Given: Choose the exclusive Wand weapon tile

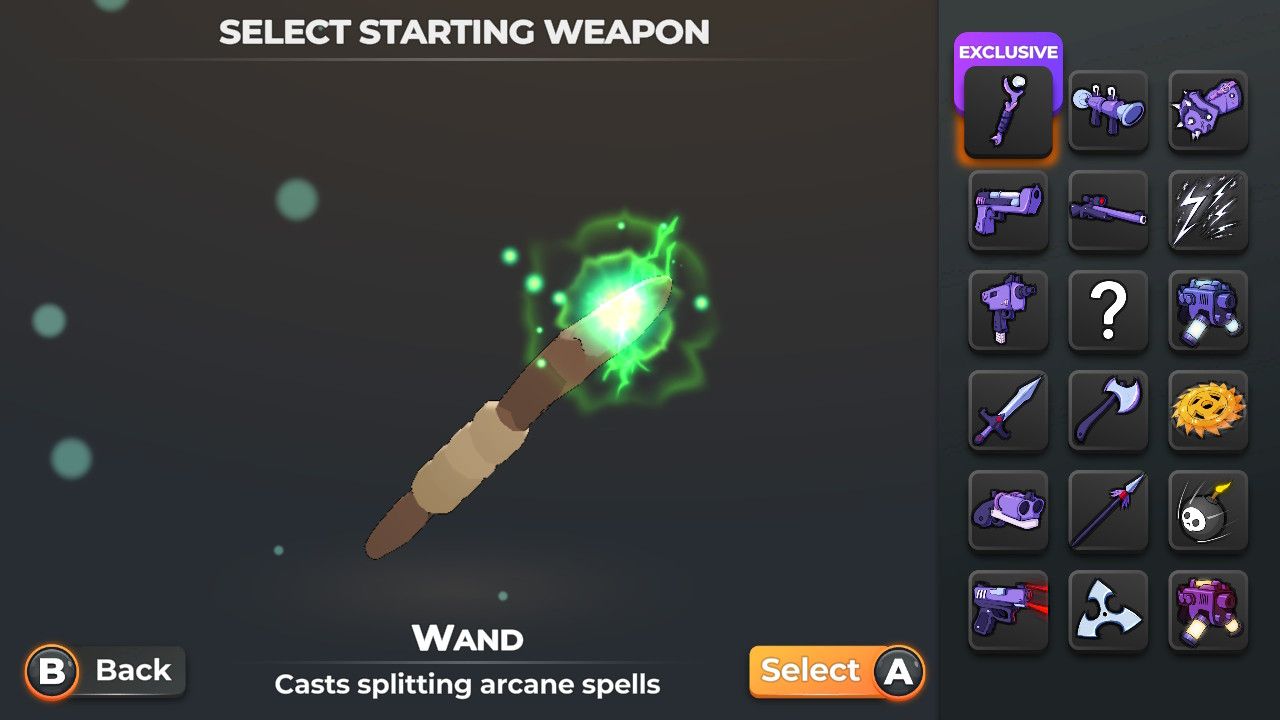Looking at the screenshot, I should coord(1008,110).
